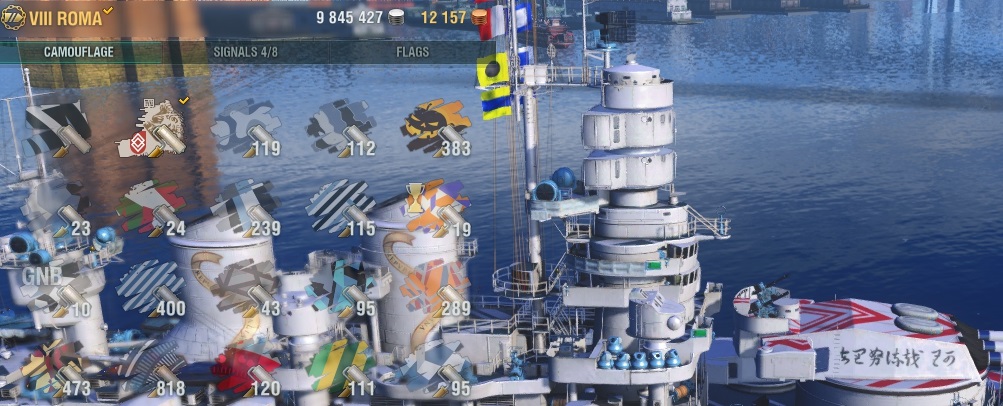Image resolution: width=1003 pixels, height=406 pixels.
Task: Choose the trophy camouflage with count 19
Action: click(436, 208)
